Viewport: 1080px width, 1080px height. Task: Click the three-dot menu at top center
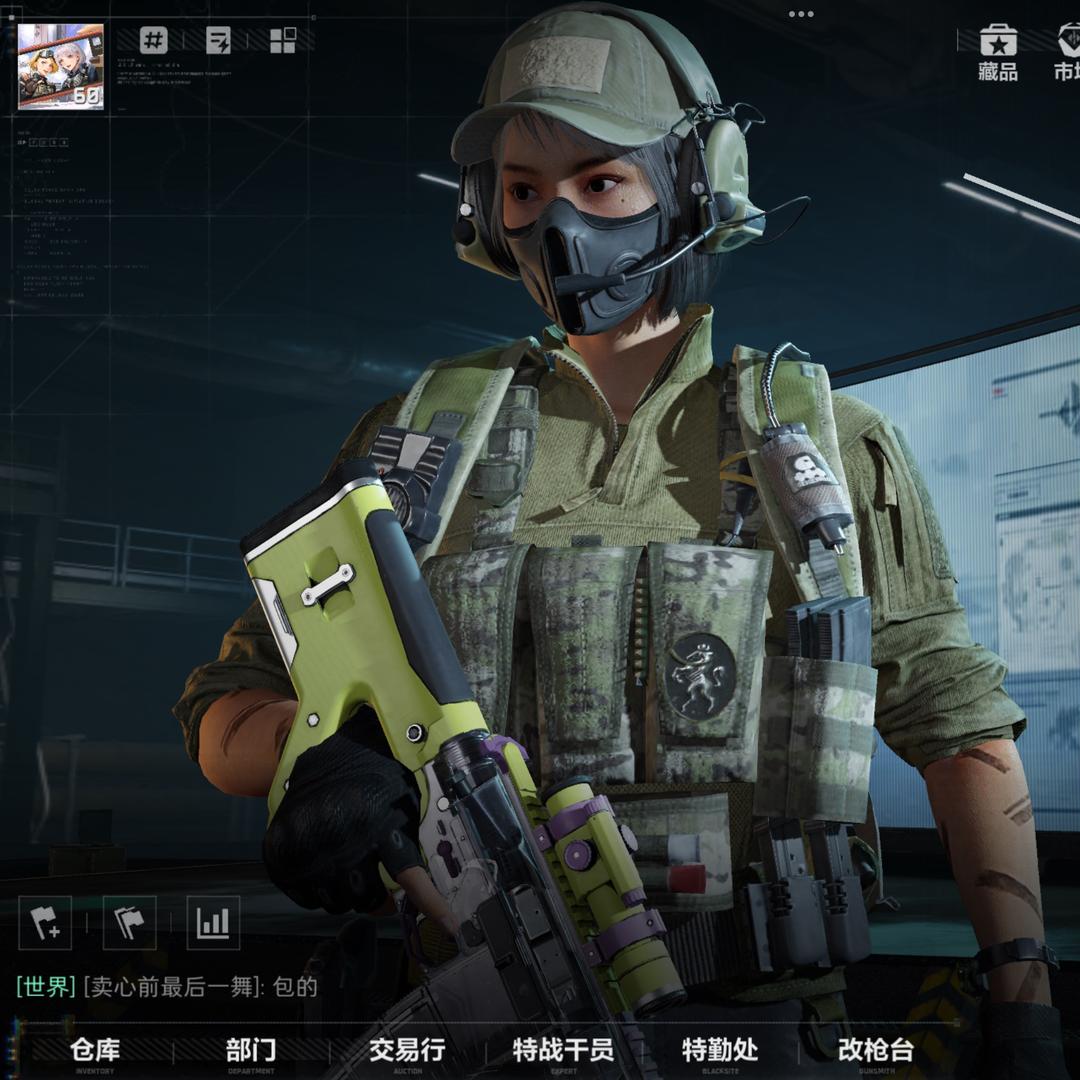coord(801,14)
